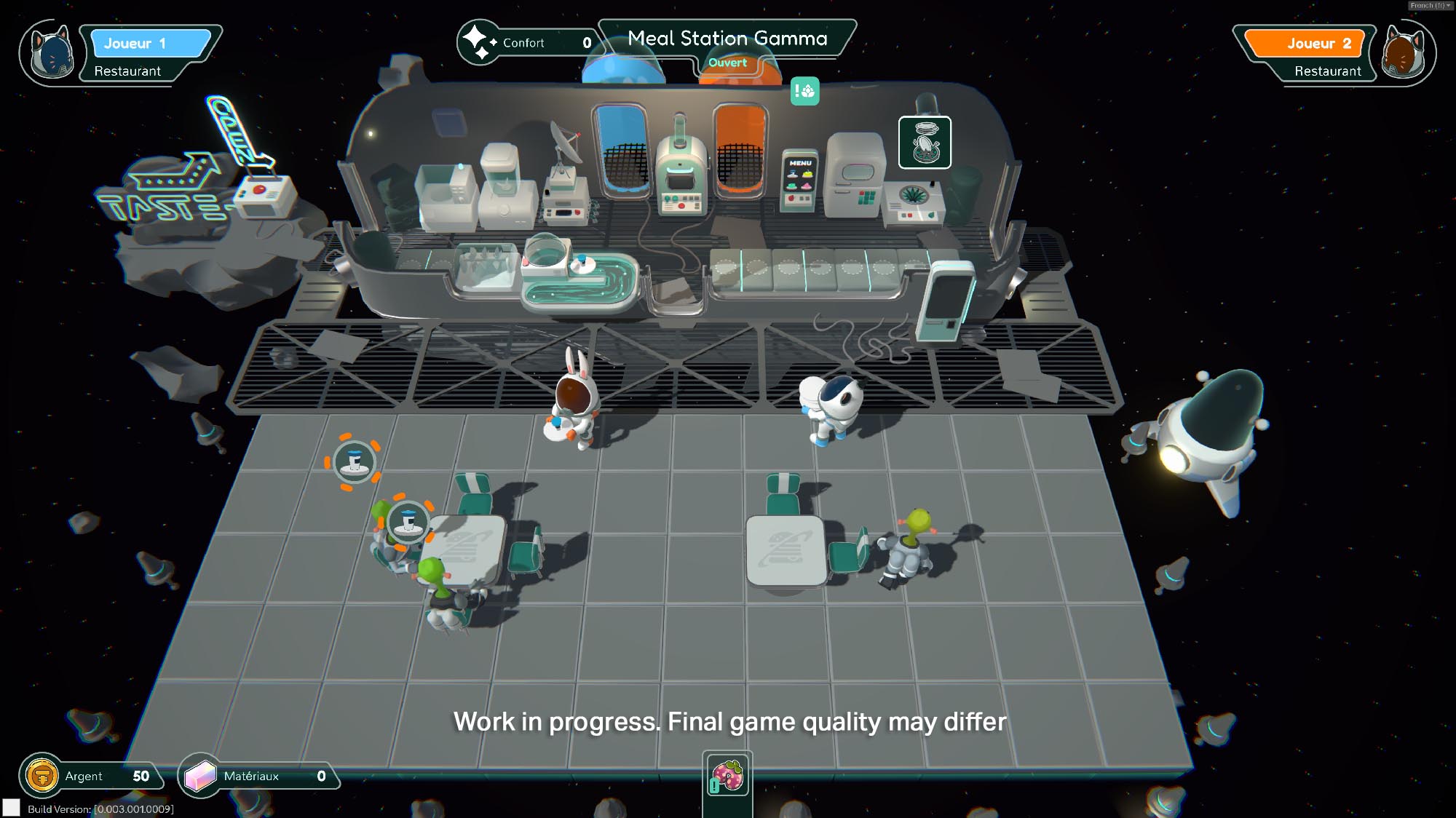Select the Joueur 1 player panel
This screenshot has width=1456, height=818.
click(150, 44)
